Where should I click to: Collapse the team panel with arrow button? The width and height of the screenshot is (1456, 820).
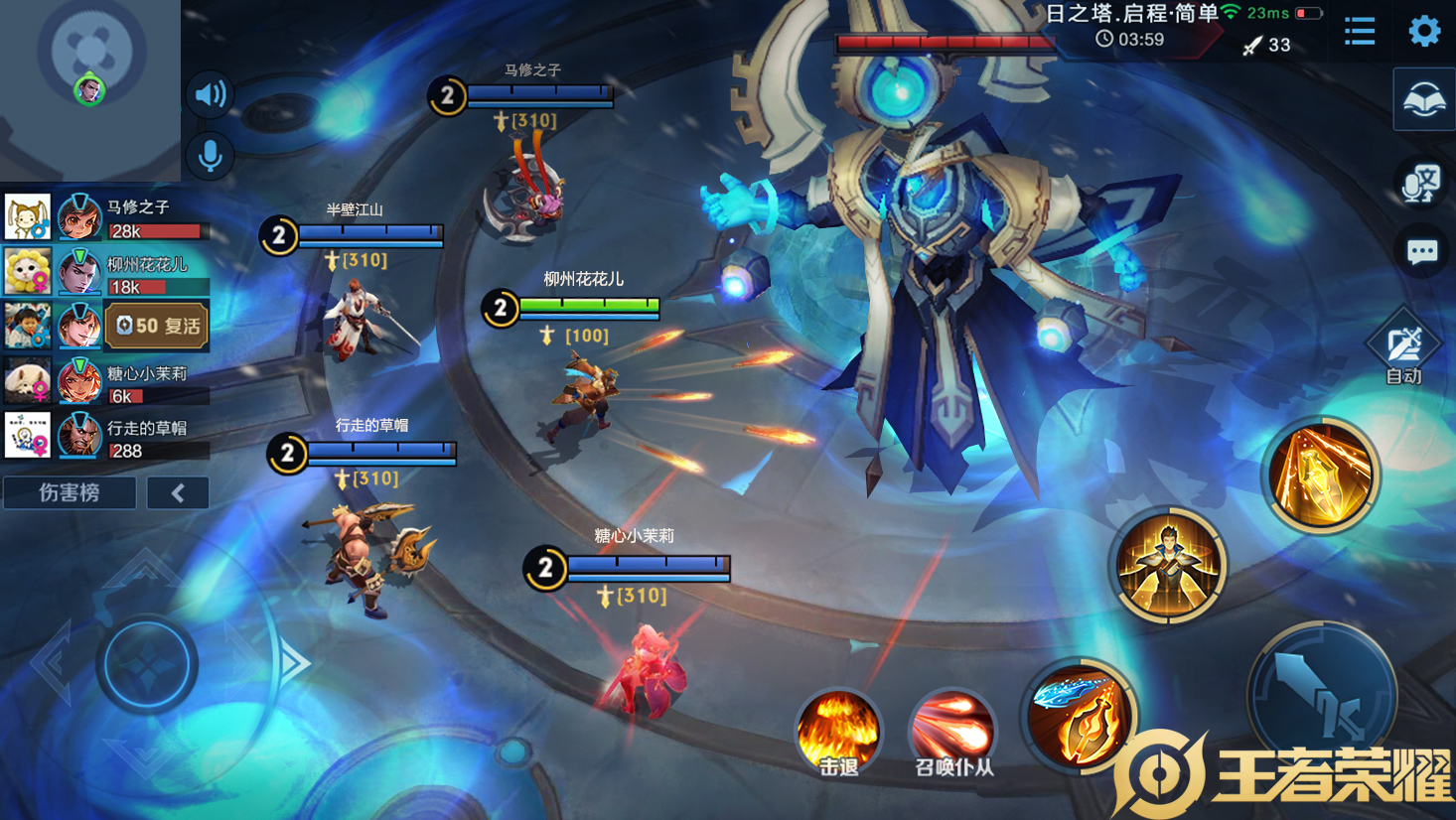click(178, 492)
